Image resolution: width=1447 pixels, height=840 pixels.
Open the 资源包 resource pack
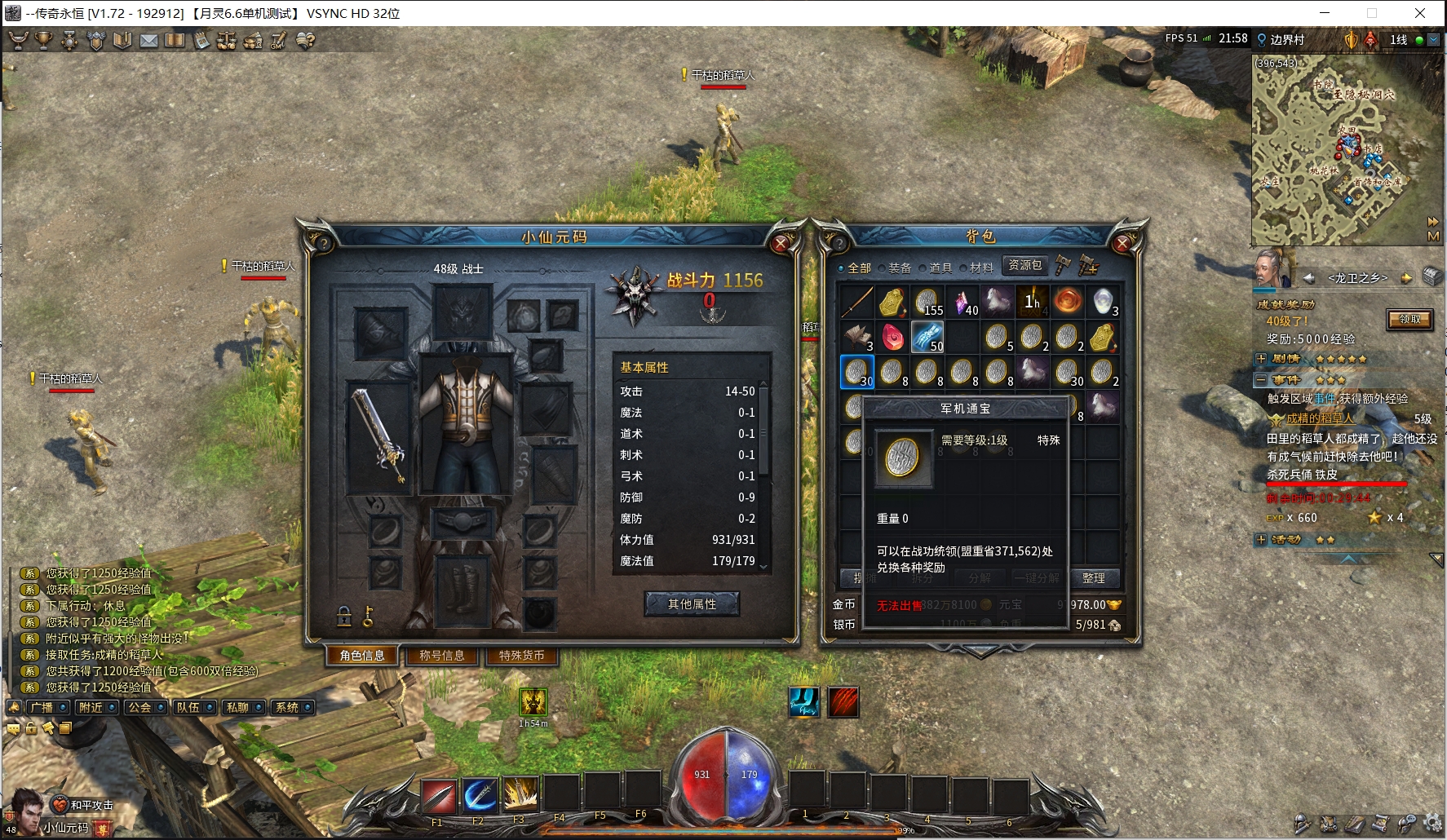click(x=1024, y=265)
